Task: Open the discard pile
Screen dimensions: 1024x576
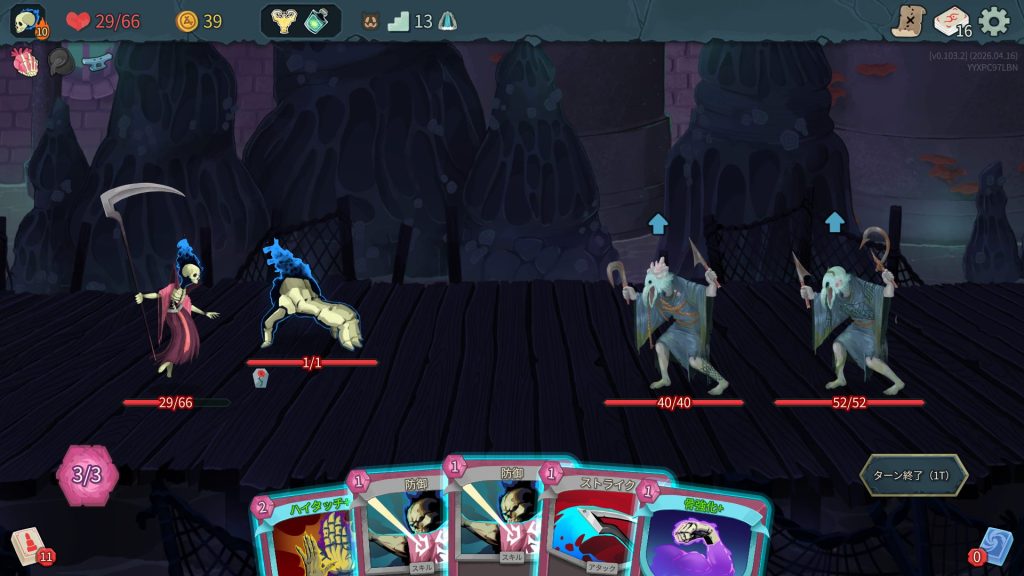Action: [993, 547]
